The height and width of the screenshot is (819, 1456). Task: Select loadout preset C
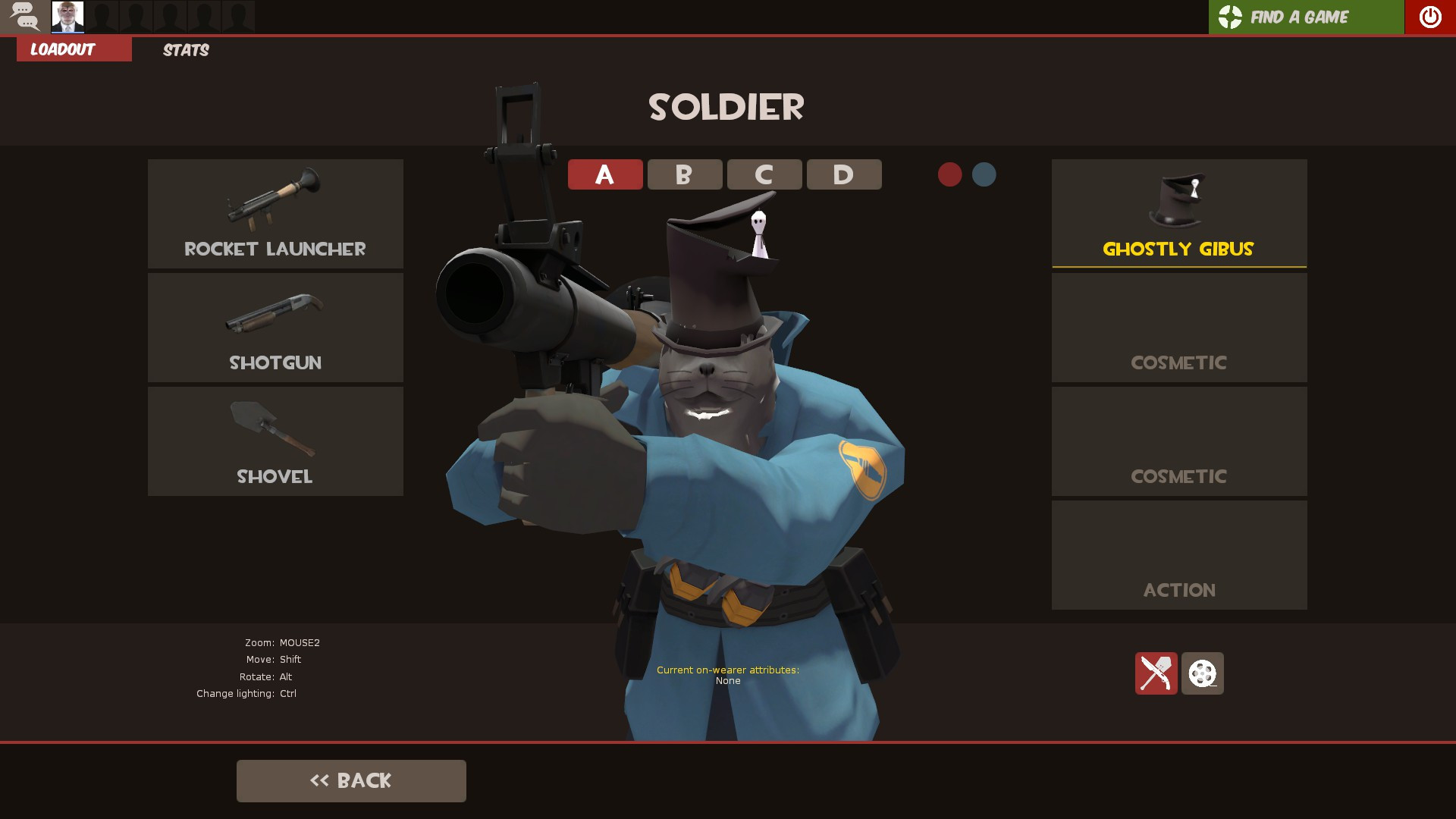pos(764,174)
